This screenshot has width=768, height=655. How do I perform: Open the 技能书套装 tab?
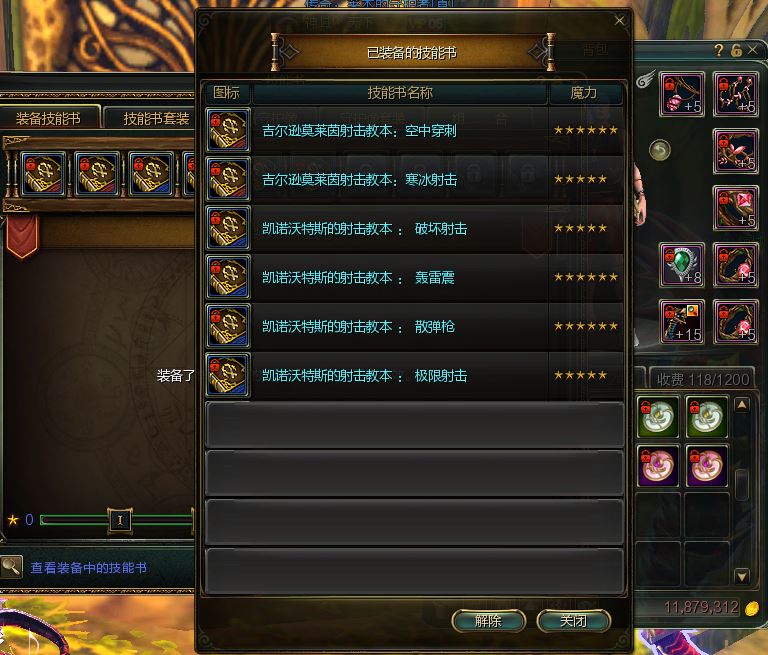[x=155, y=118]
